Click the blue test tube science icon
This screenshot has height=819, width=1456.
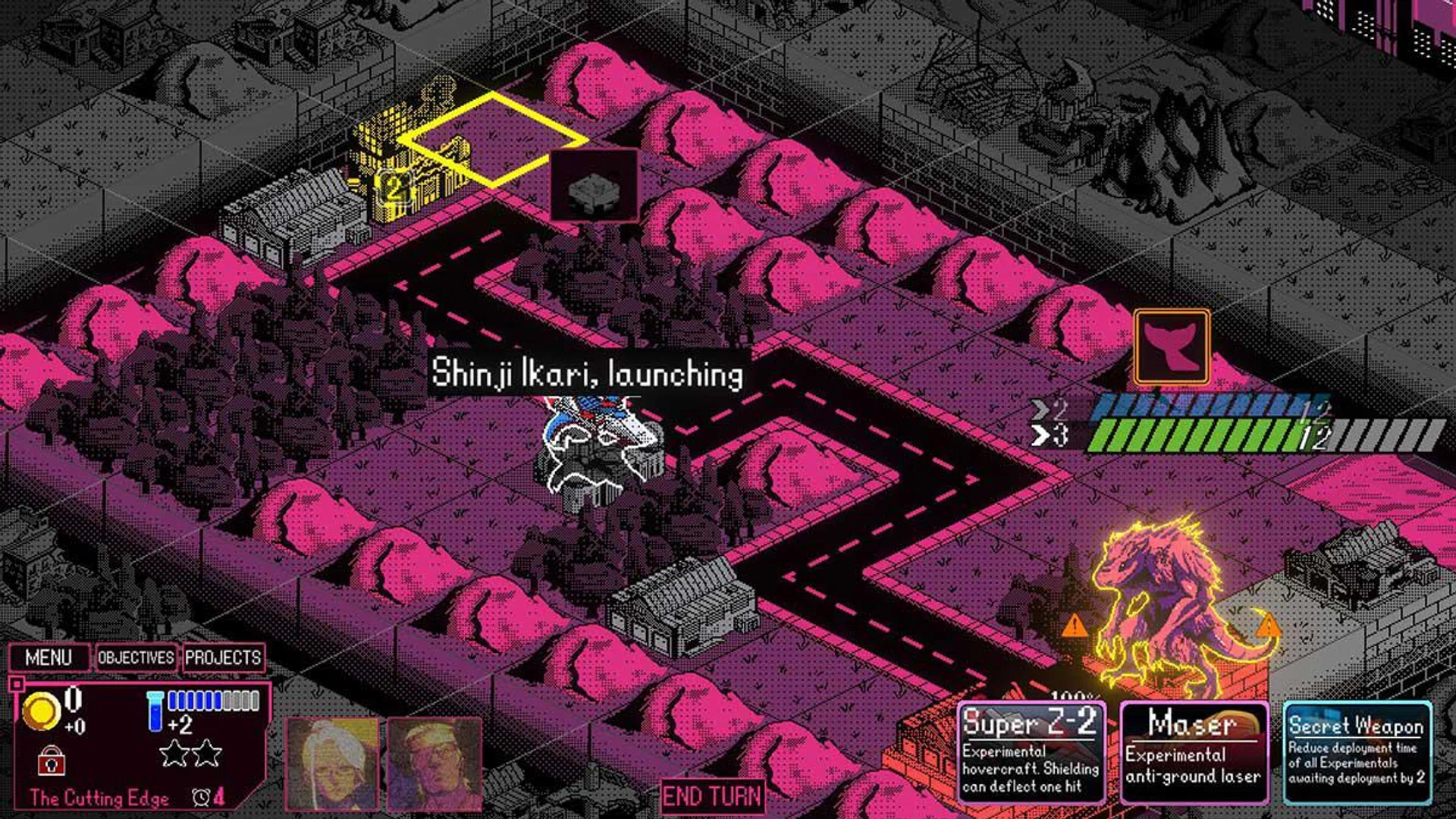155,711
